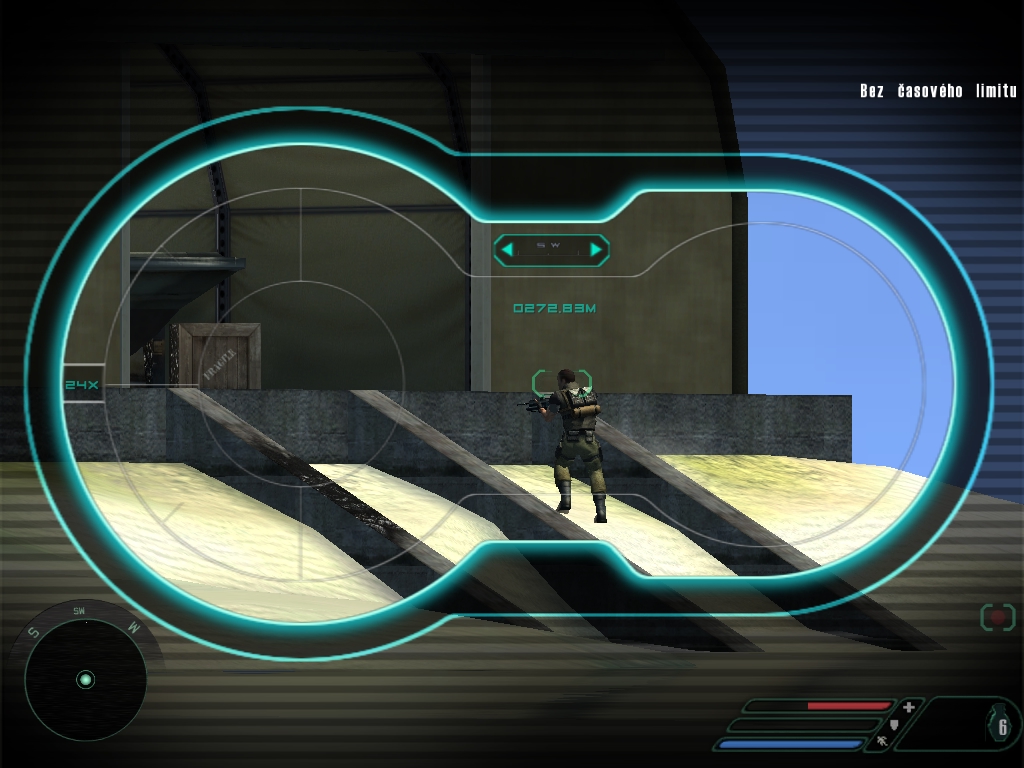This screenshot has height=768, width=1024.
Task: Click the player dot at radar center
Action: tap(85, 680)
